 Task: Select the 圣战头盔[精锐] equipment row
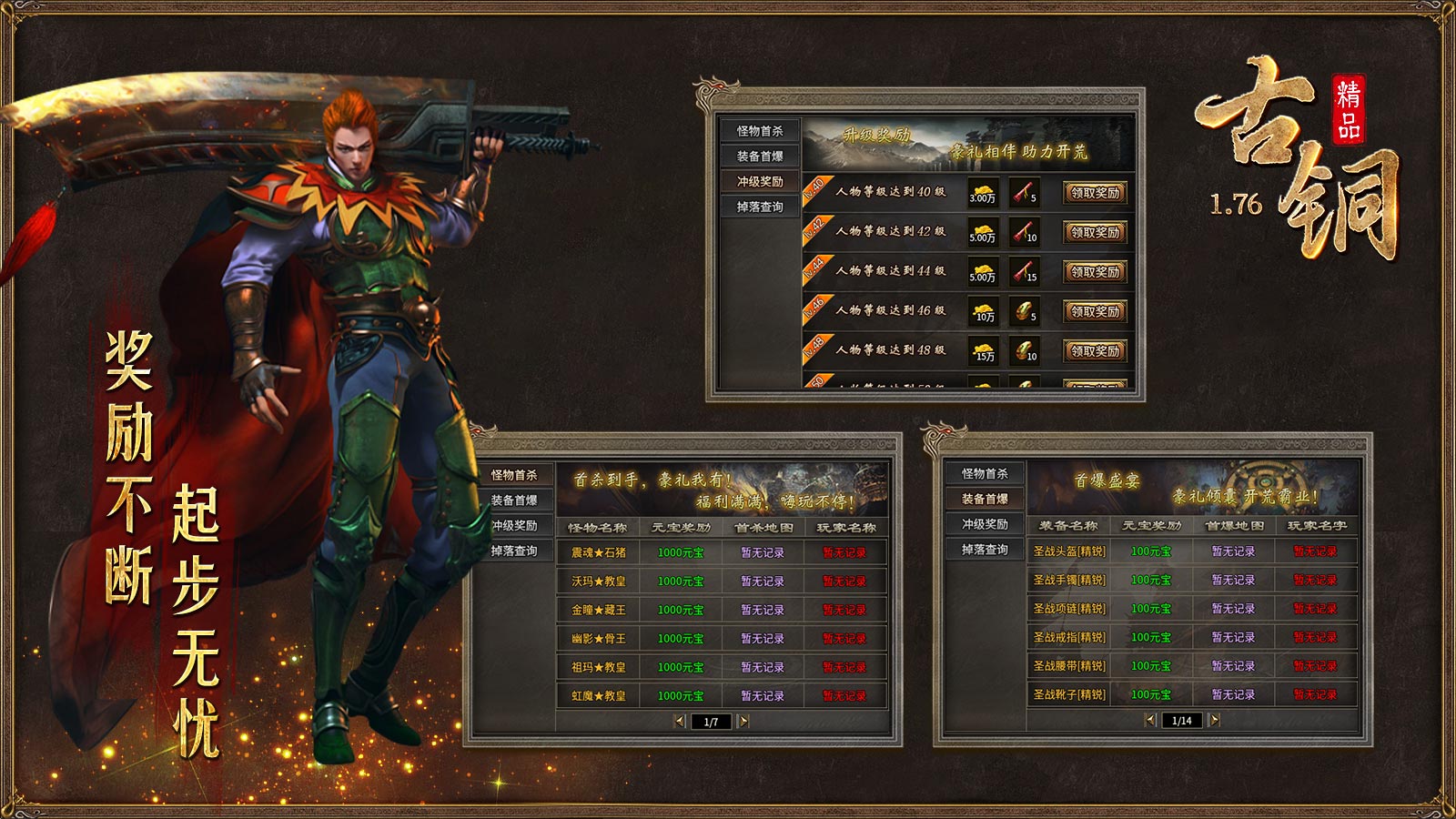pyautogui.click(x=1069, y=551)
